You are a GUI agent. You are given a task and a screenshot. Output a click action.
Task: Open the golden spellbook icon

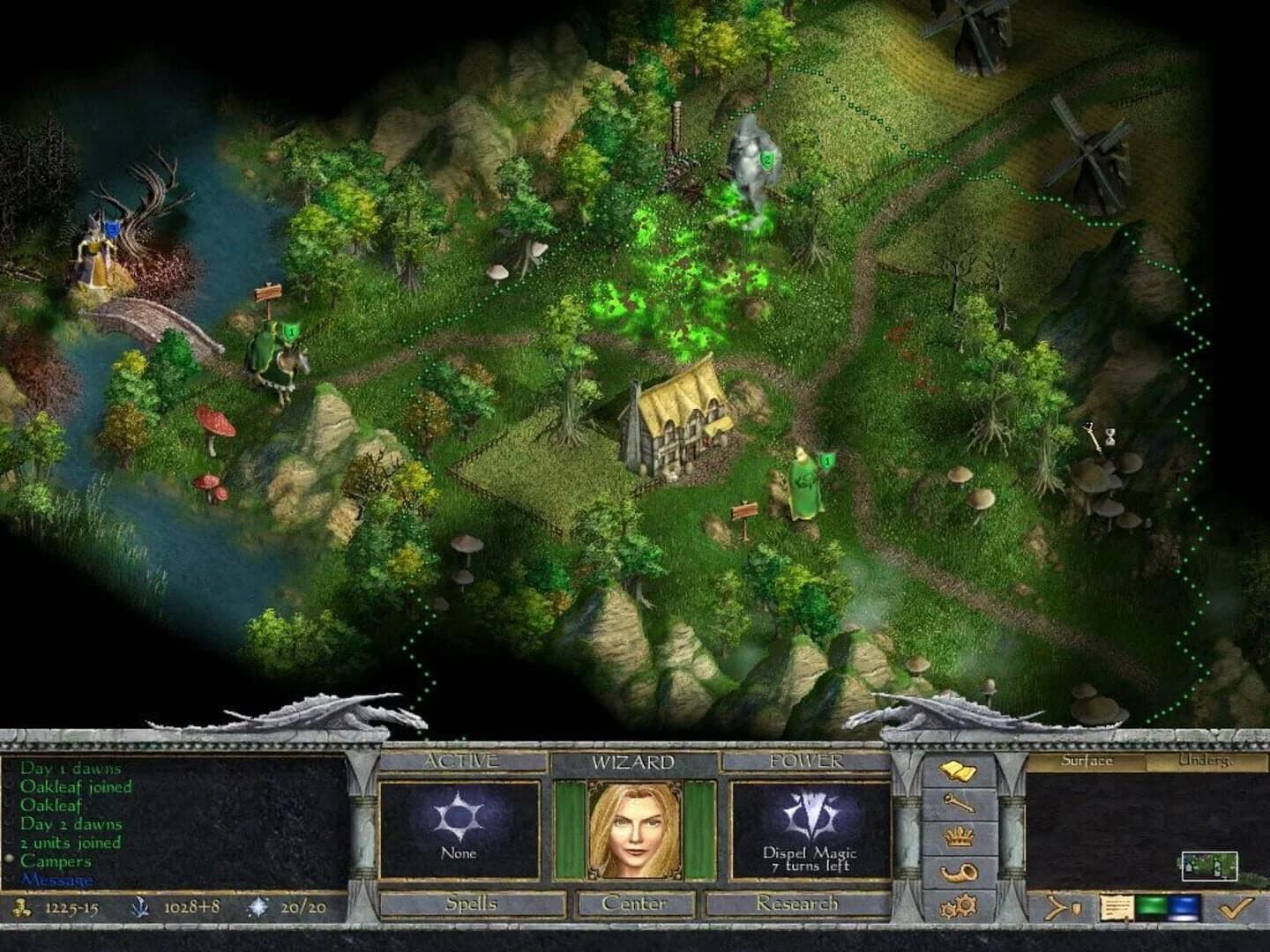(959, 770)
